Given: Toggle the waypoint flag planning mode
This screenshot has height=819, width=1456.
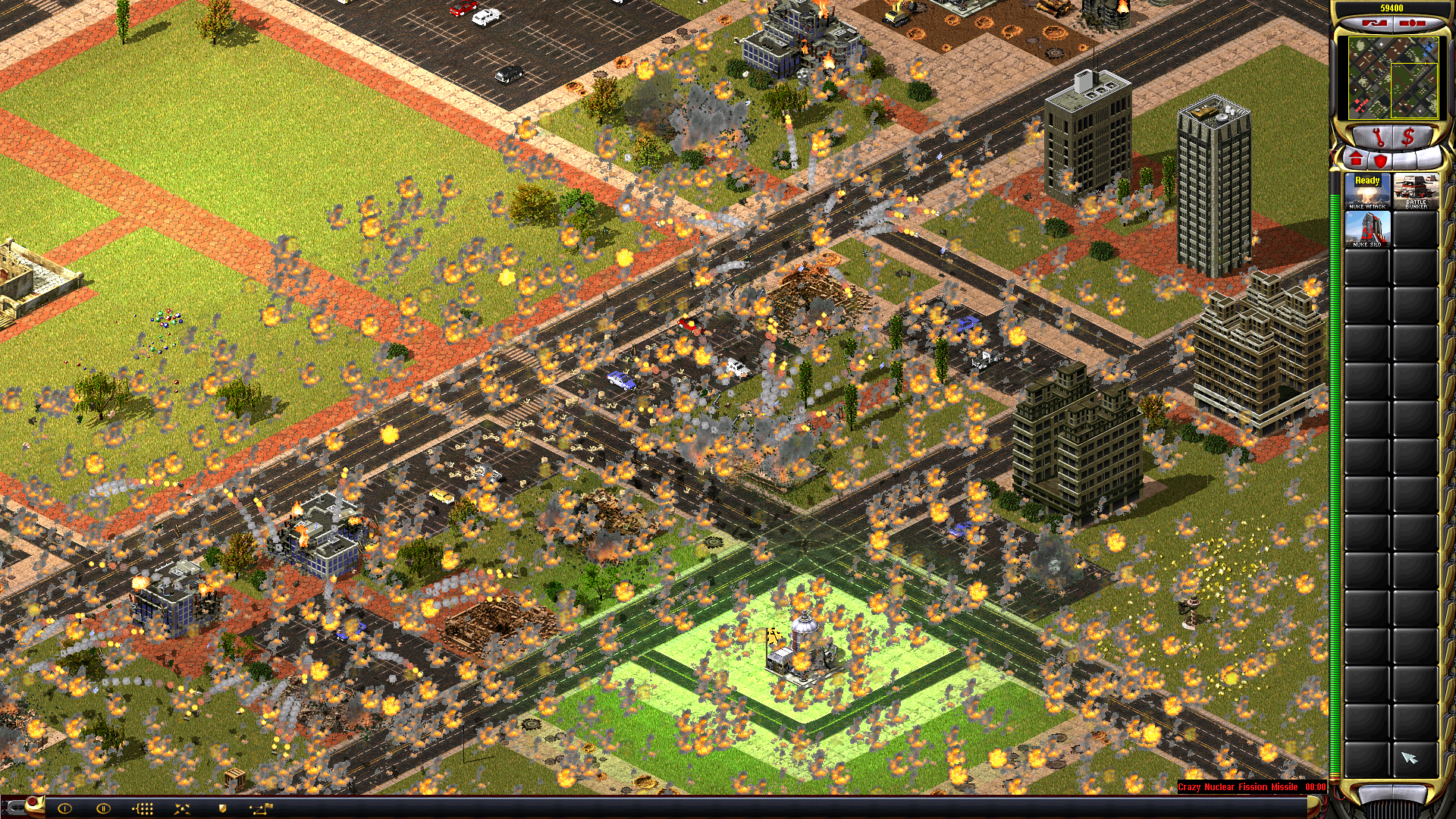Looking at the screenshot, I should coord(262,808).
